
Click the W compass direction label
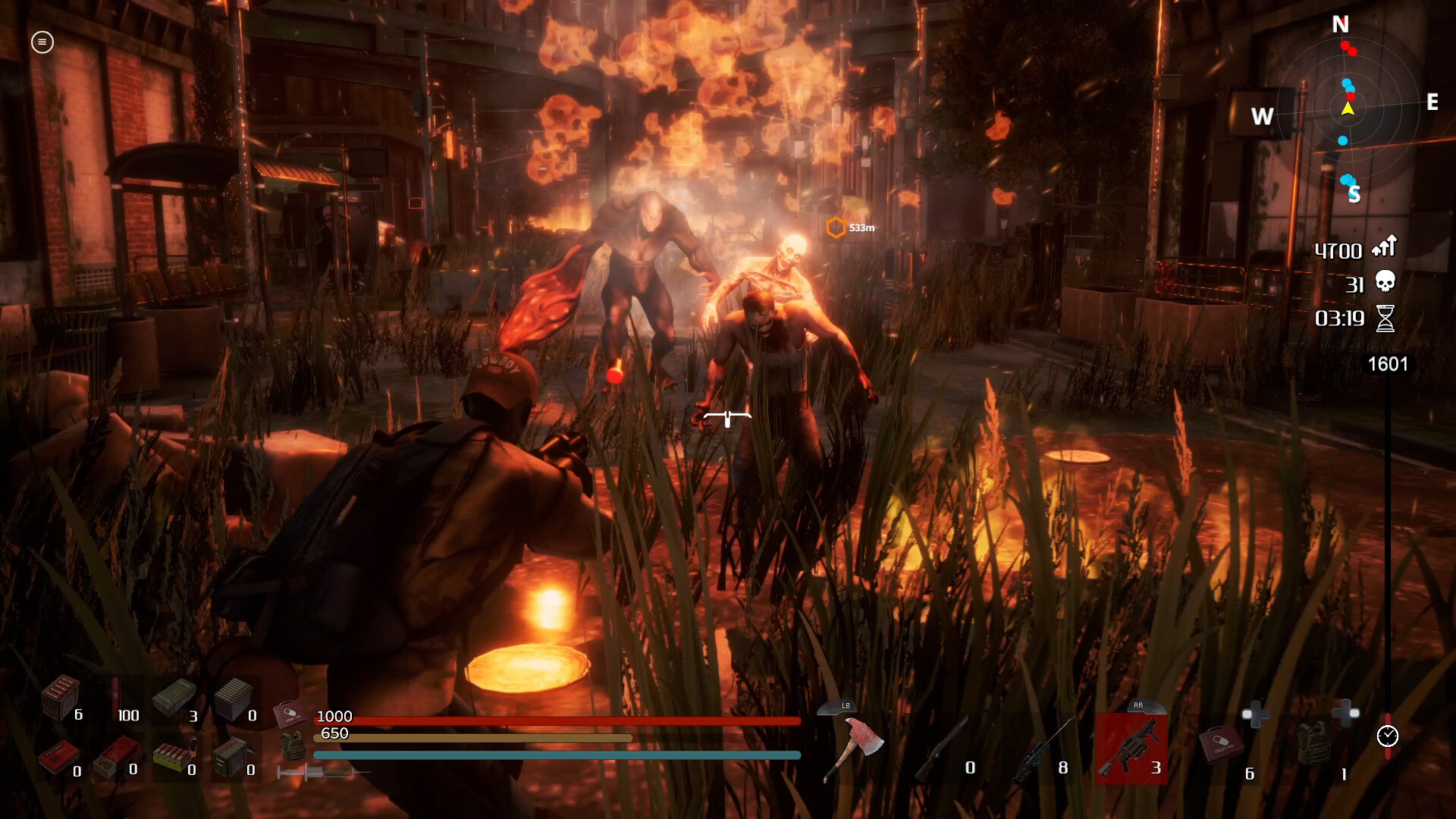[1261, 117]
